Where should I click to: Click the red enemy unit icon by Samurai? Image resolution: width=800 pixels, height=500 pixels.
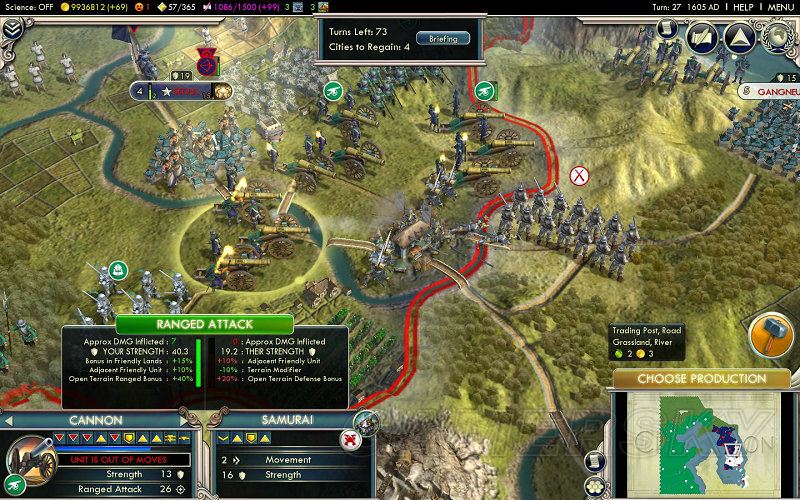(x=350, y=439)
